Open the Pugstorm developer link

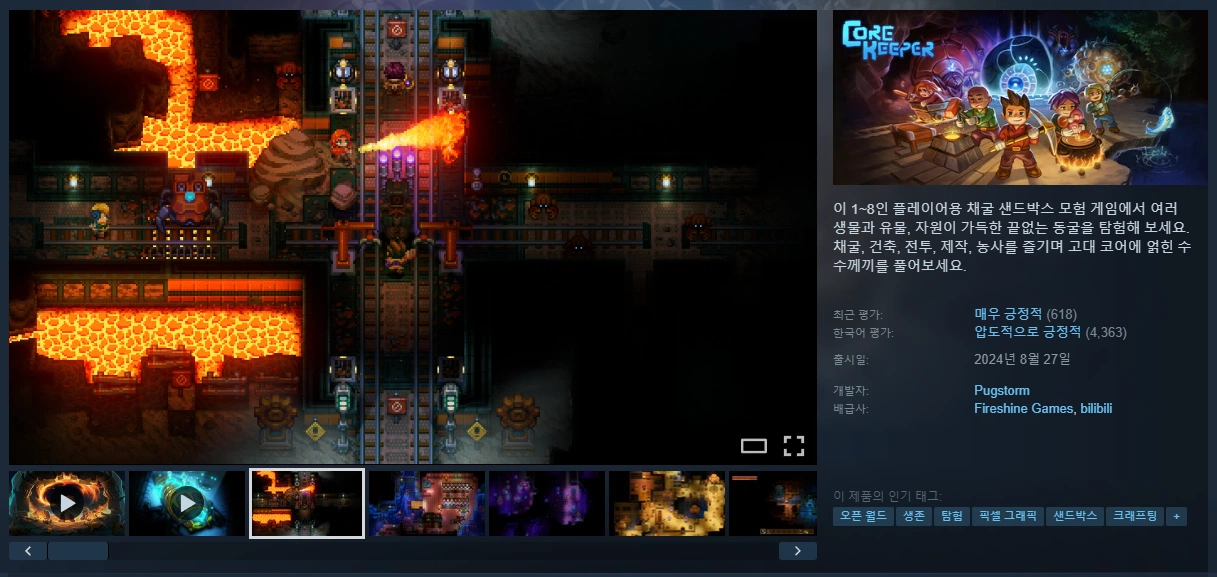click(1001, 390)
